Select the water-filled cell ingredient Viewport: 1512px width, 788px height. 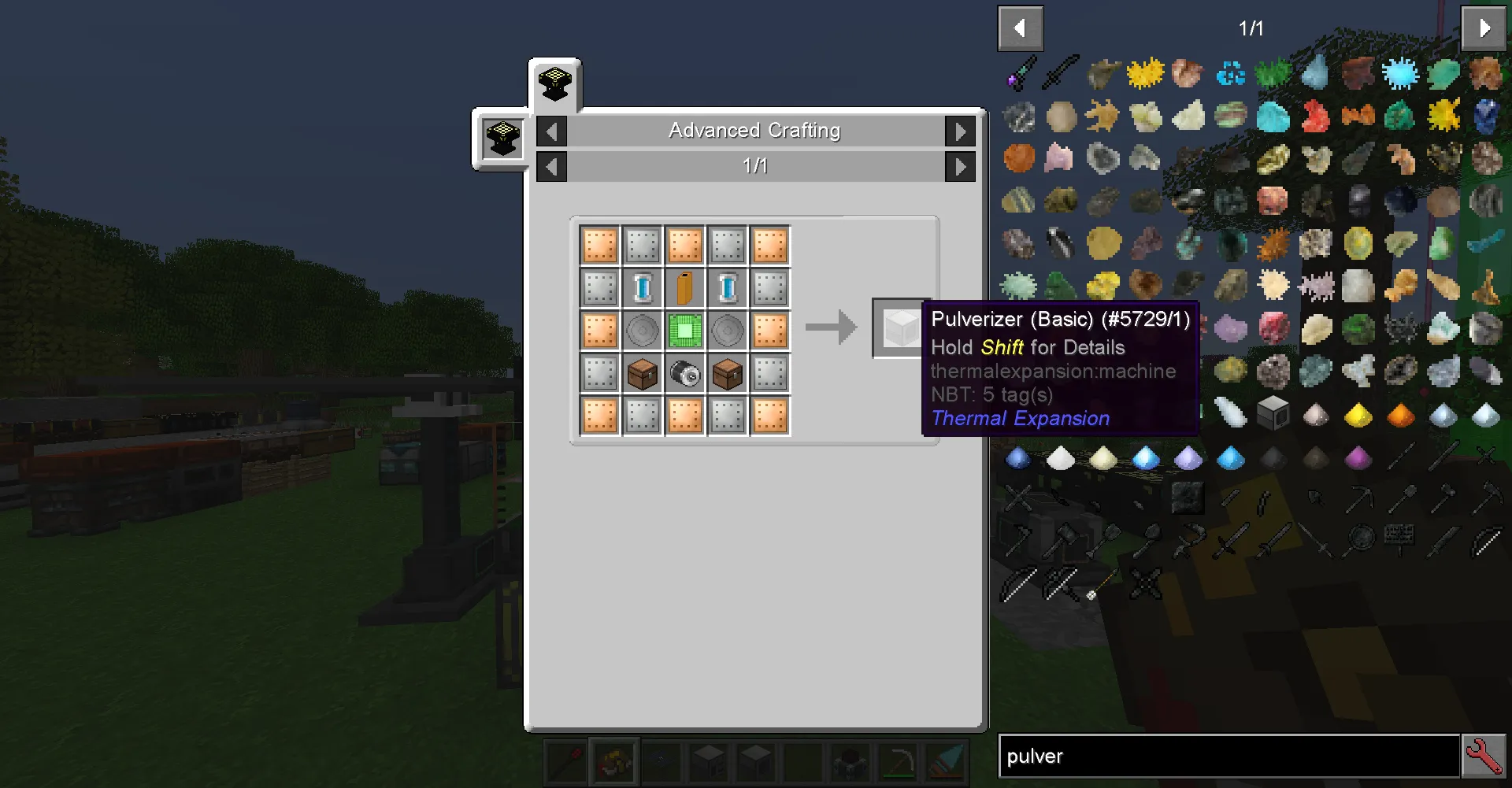pyautogui.click(x=643, y=287)
